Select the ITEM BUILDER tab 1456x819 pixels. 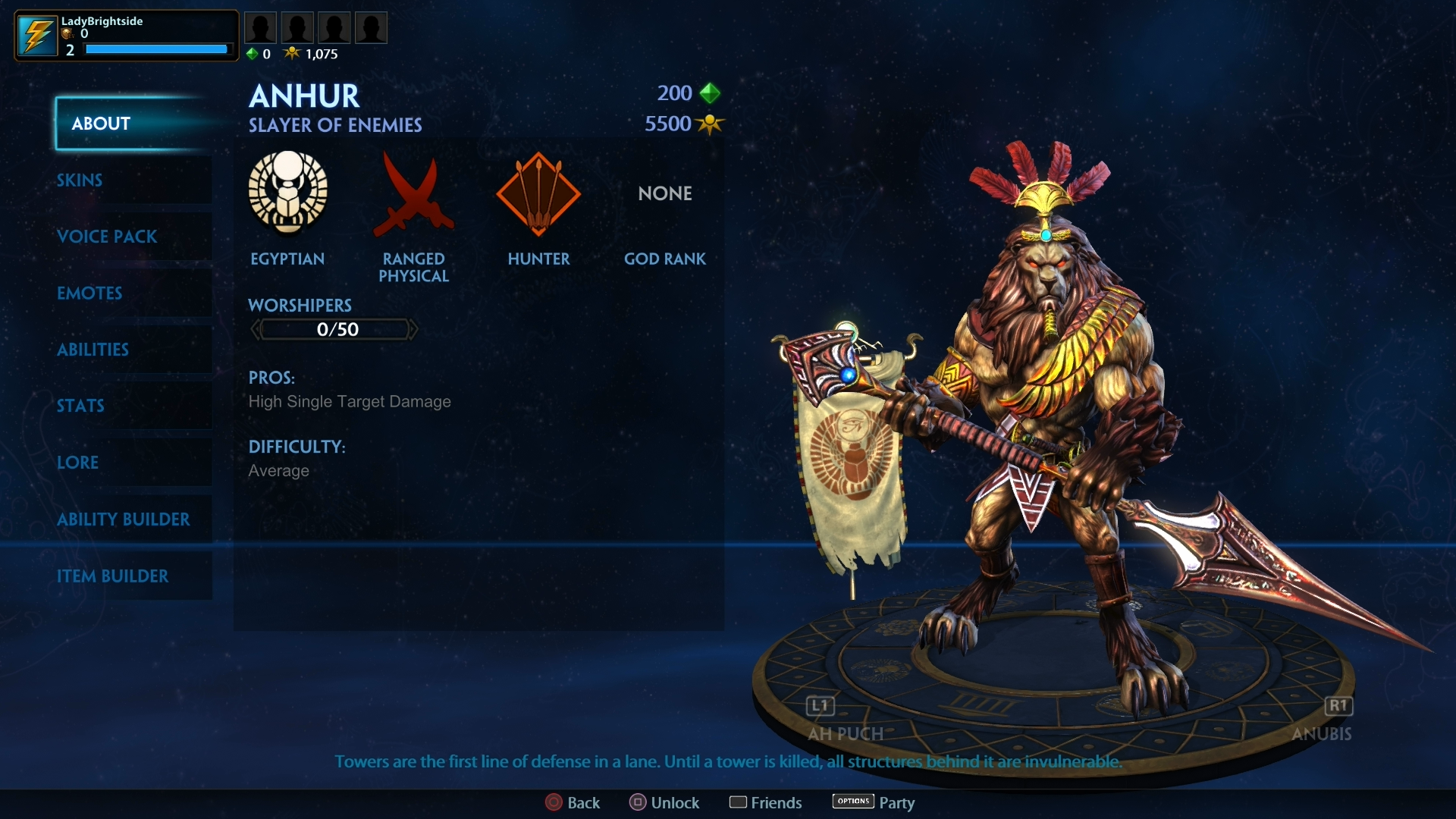coord(114,576)
